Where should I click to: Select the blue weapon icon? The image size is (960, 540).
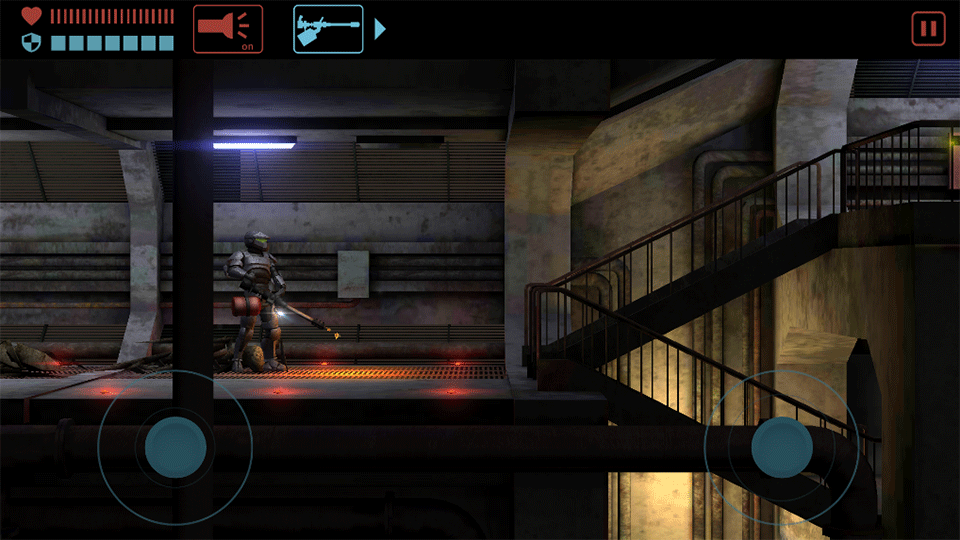328,29
